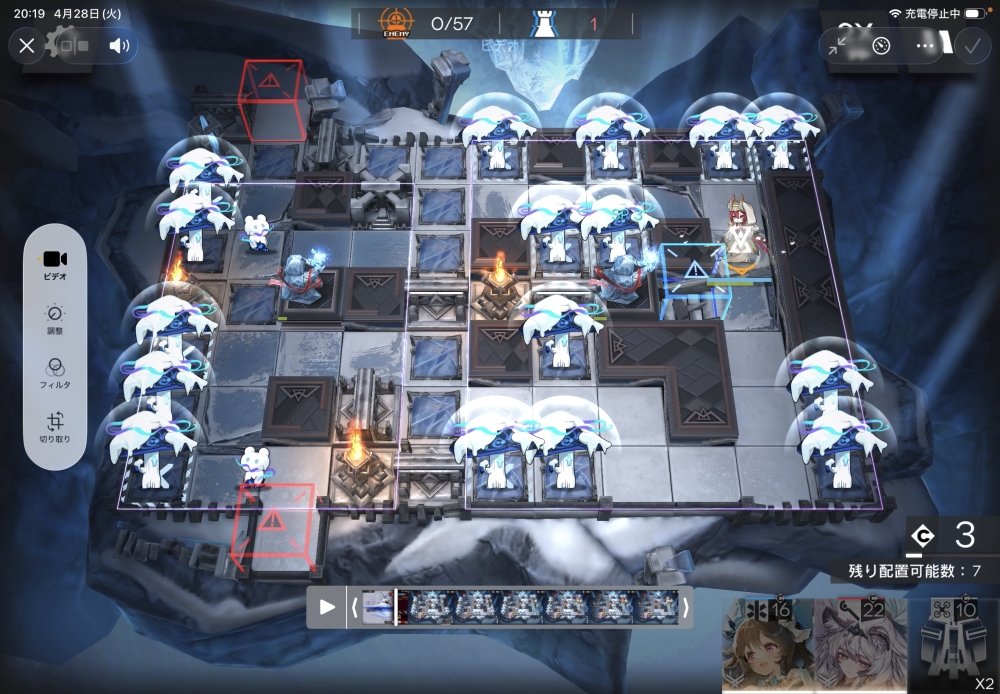The height and width of the screenshot is (694, 1000).
Task: Select the ビデオ video tool
Action: 56,263
